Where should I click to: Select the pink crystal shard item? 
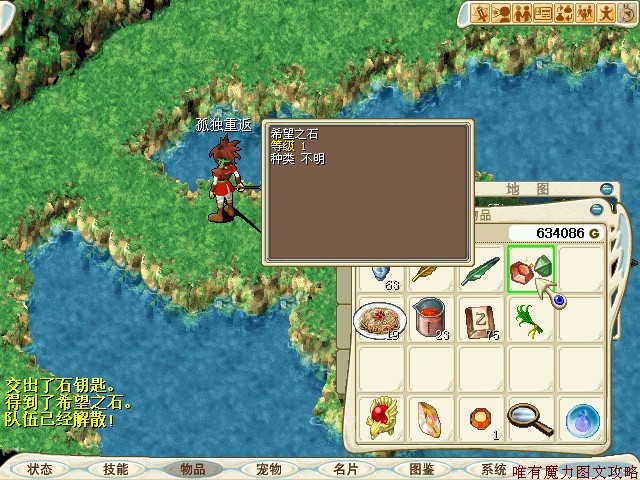[x=430, y=418]
